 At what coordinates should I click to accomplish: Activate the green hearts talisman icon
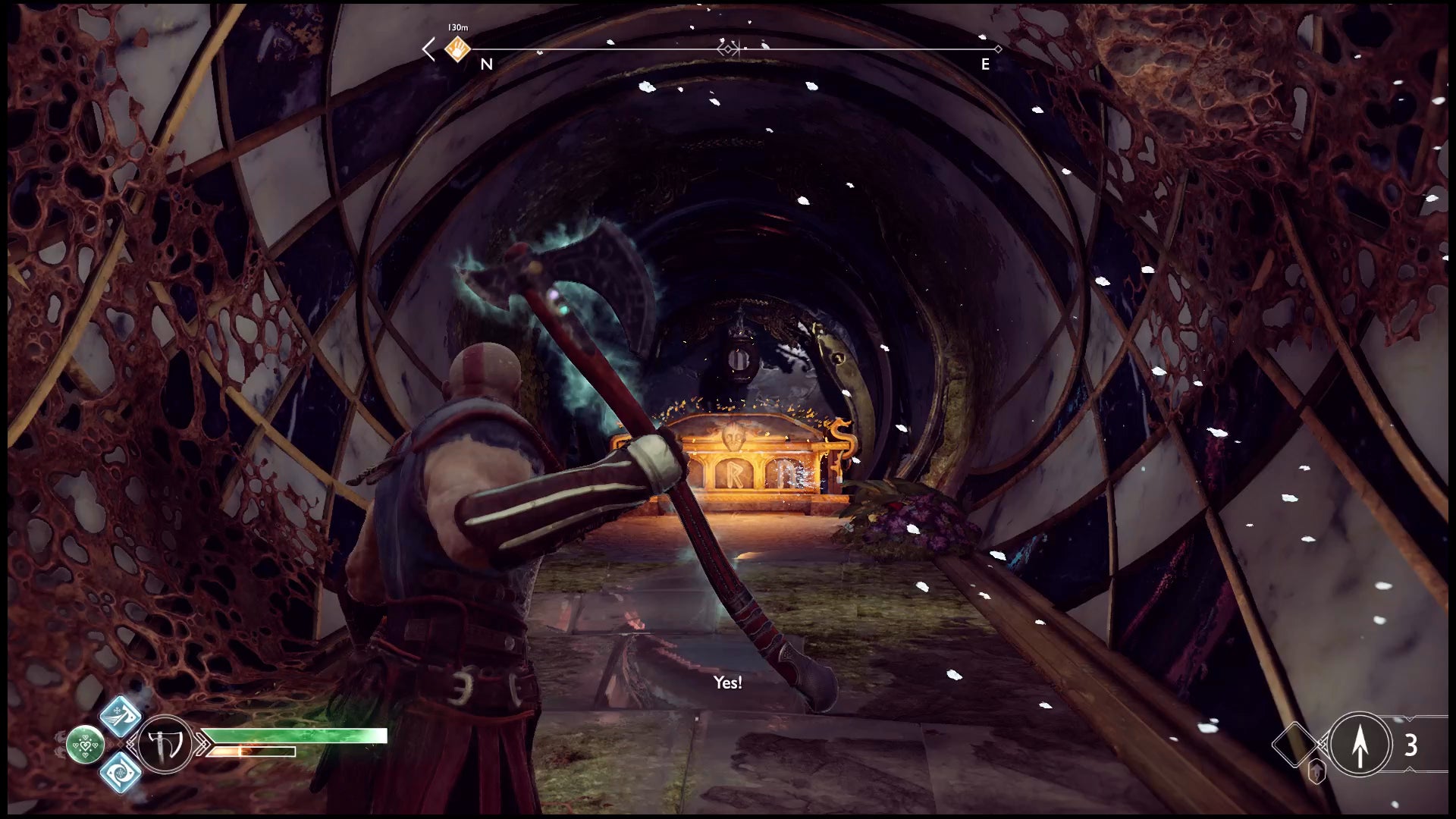[x=85, y=745]
